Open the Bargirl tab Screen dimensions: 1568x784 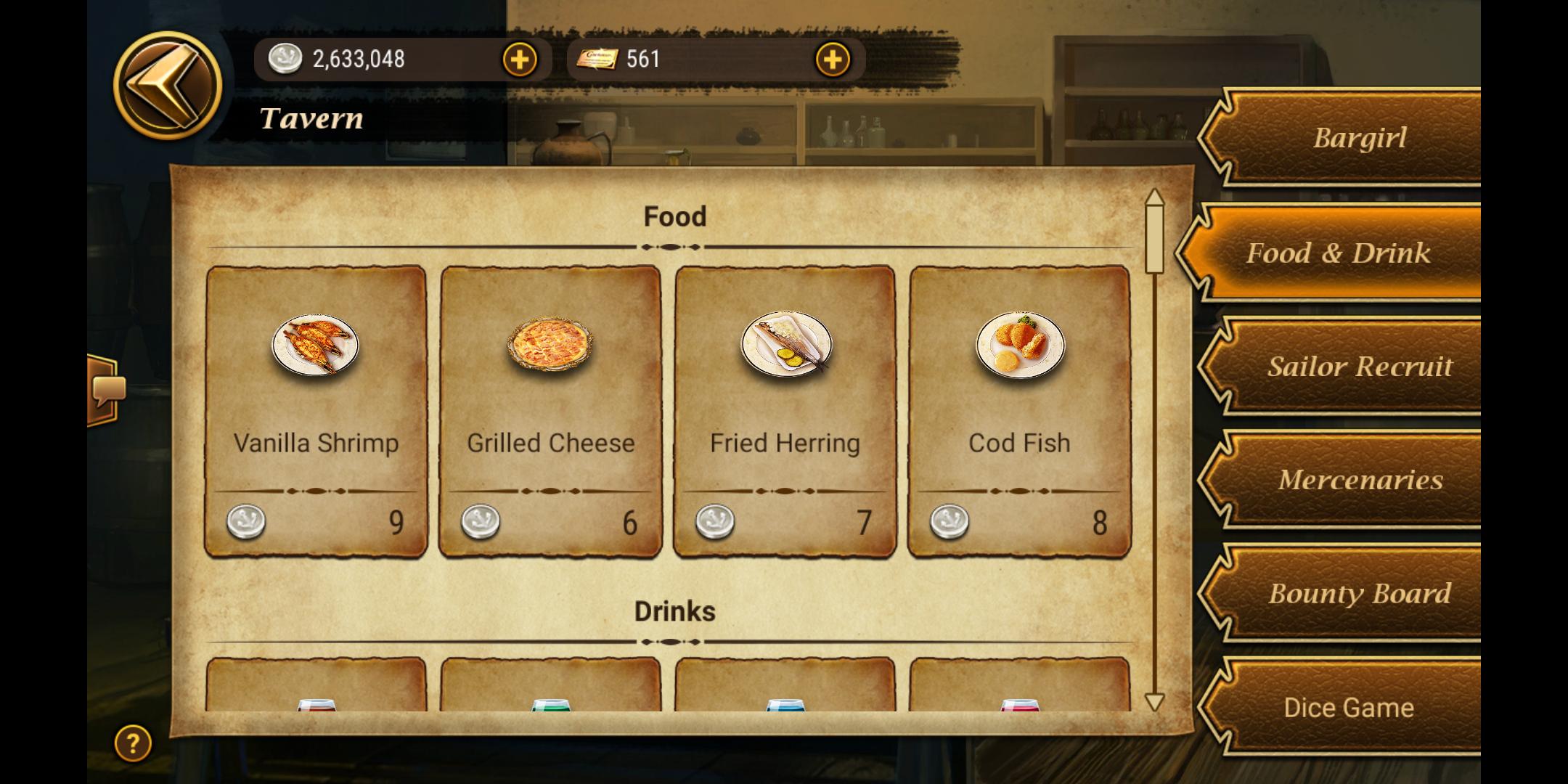(1357, 138)
